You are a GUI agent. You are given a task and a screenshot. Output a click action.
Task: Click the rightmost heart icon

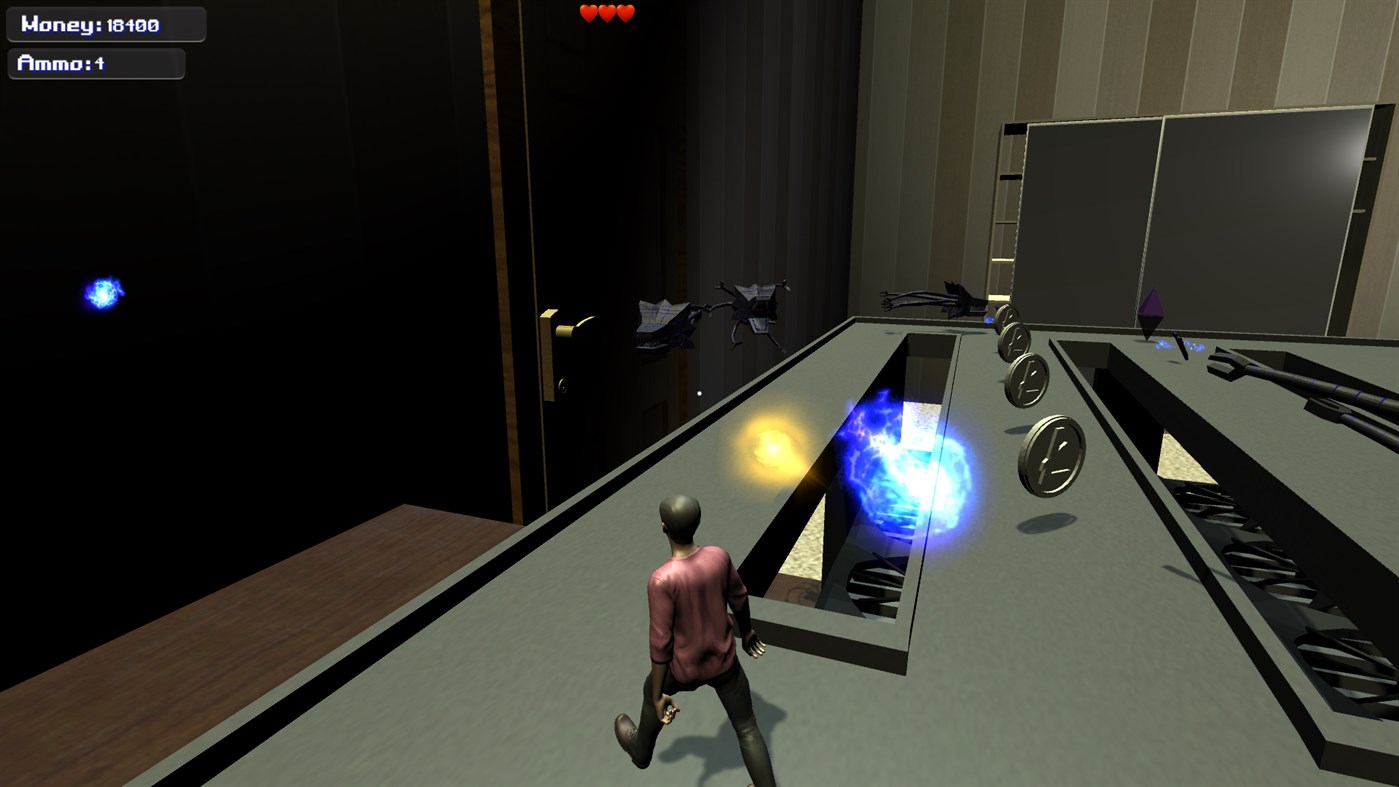click(625, 13)
